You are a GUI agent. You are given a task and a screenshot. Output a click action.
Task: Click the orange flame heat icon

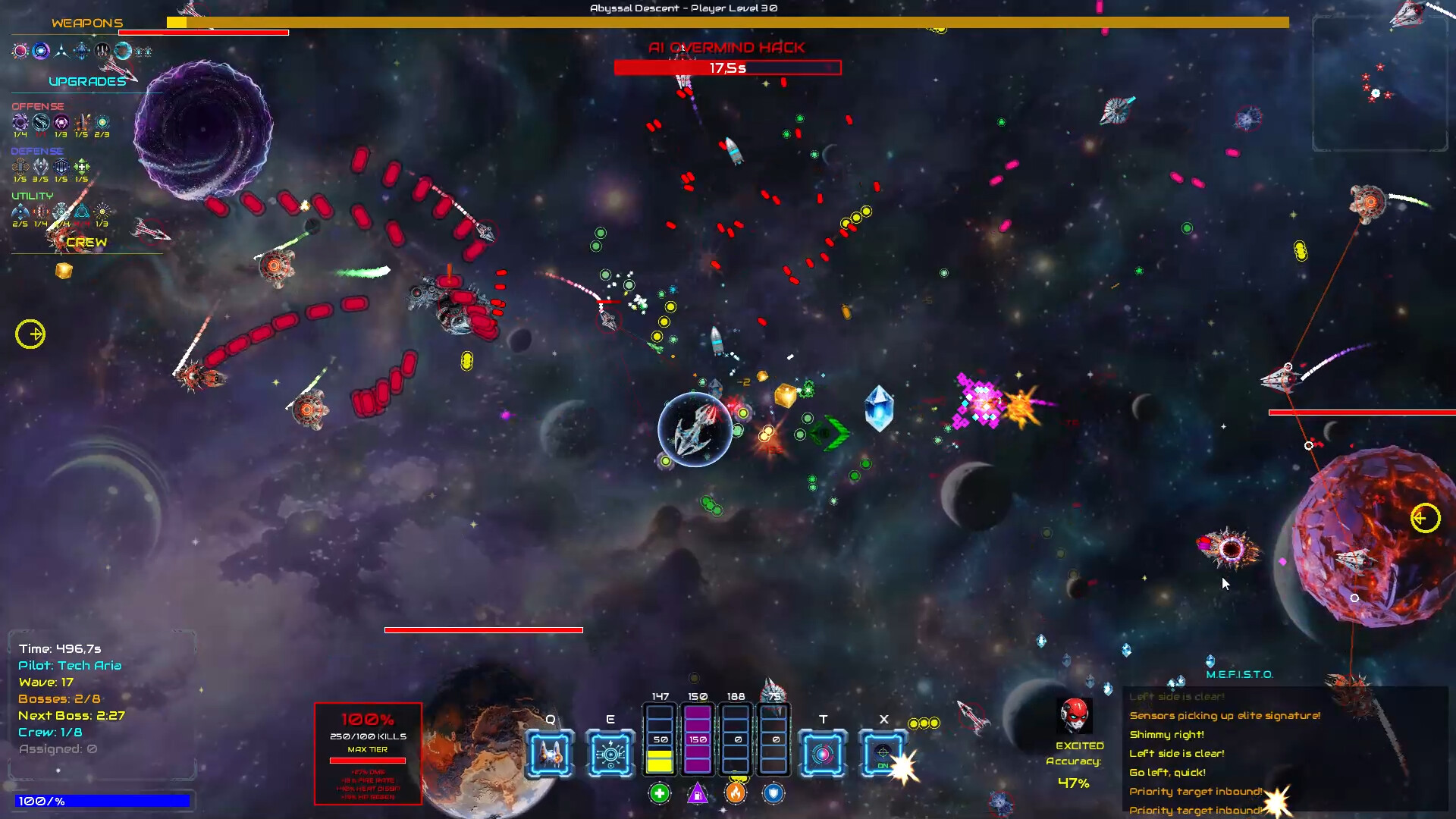(736, 793)
